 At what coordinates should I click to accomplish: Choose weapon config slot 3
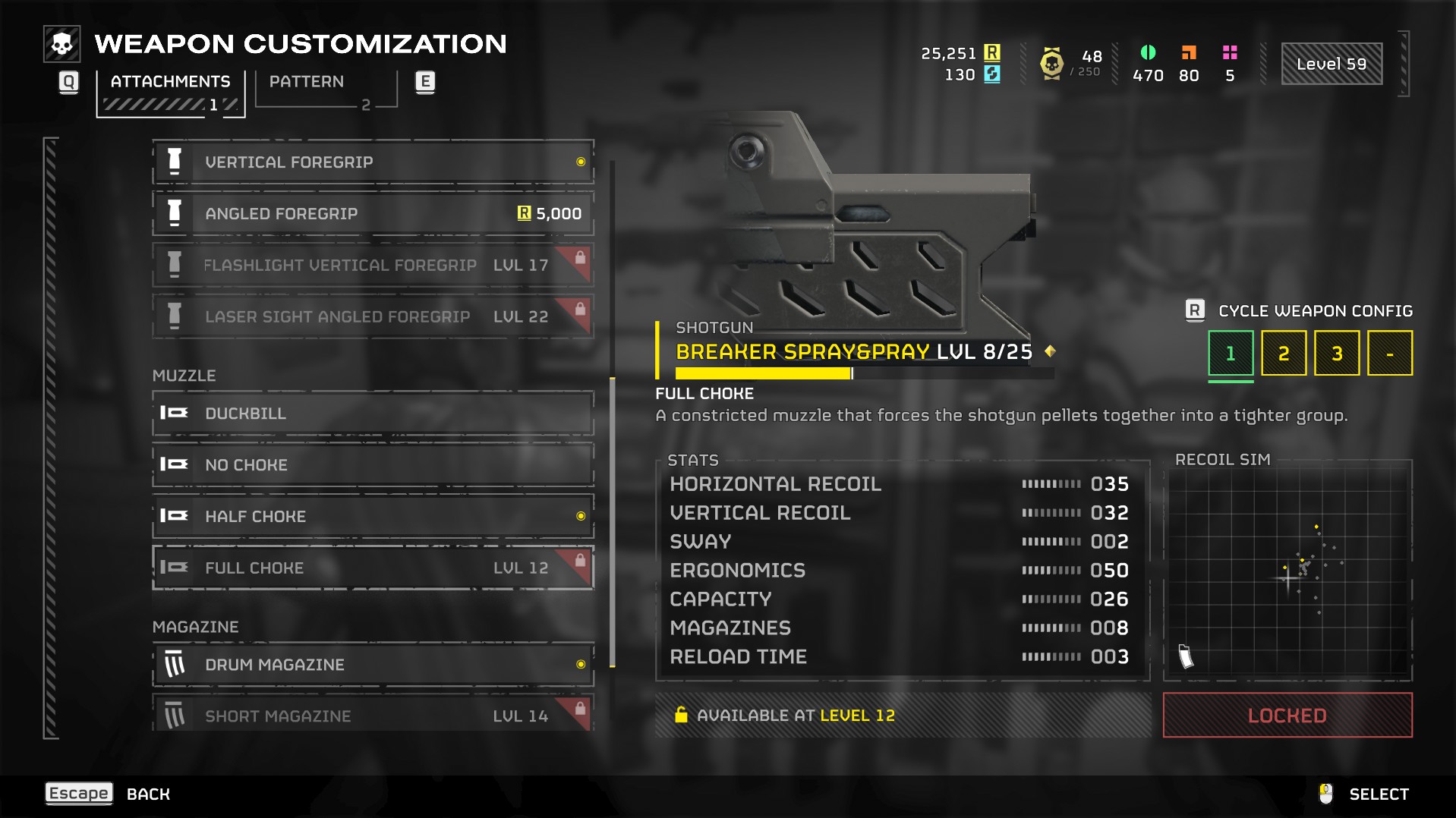pyautogui.click(x=1337, y=354)
